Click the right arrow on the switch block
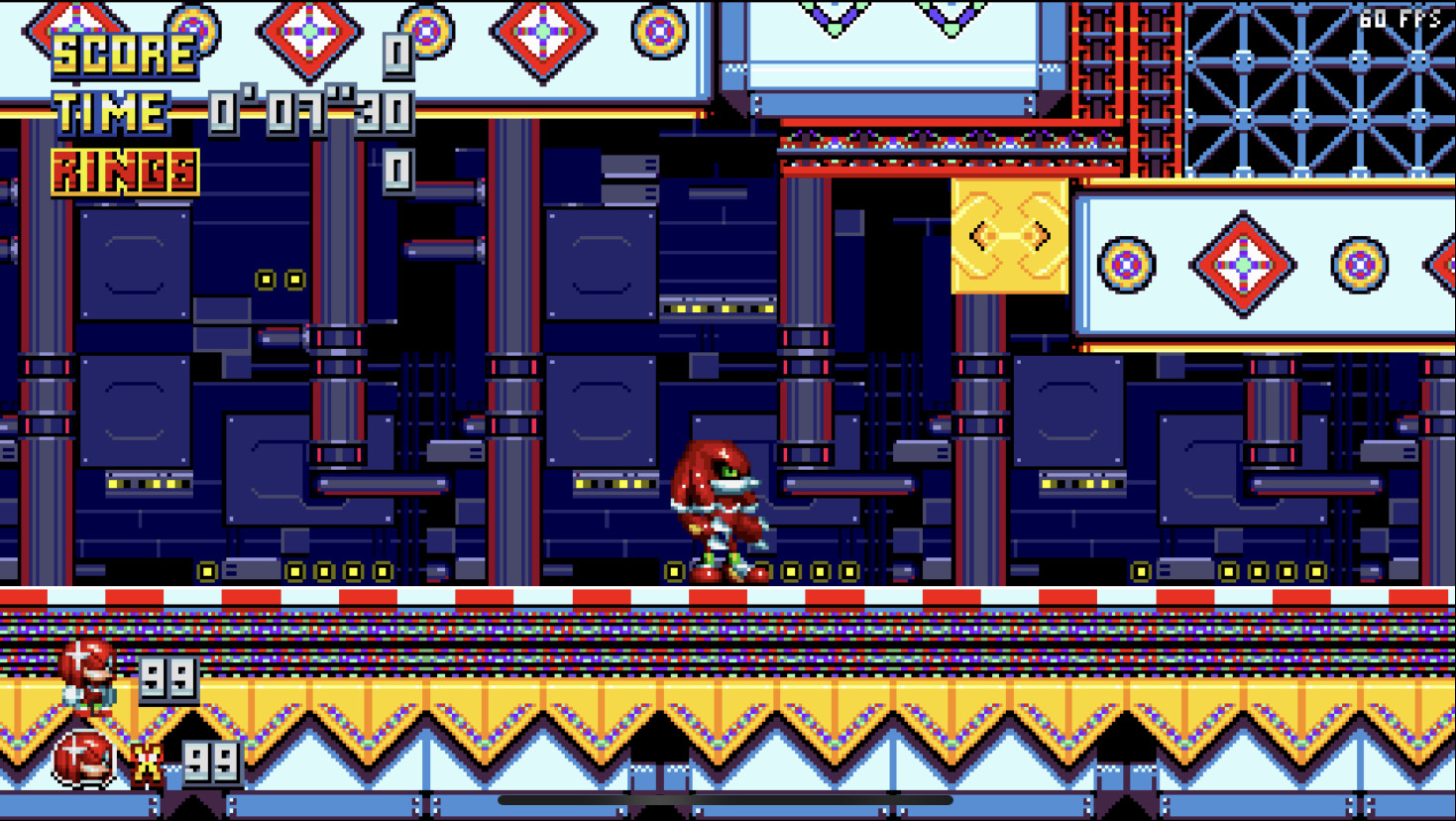Screen dimensions: 1456x821 pos(1040,235)
